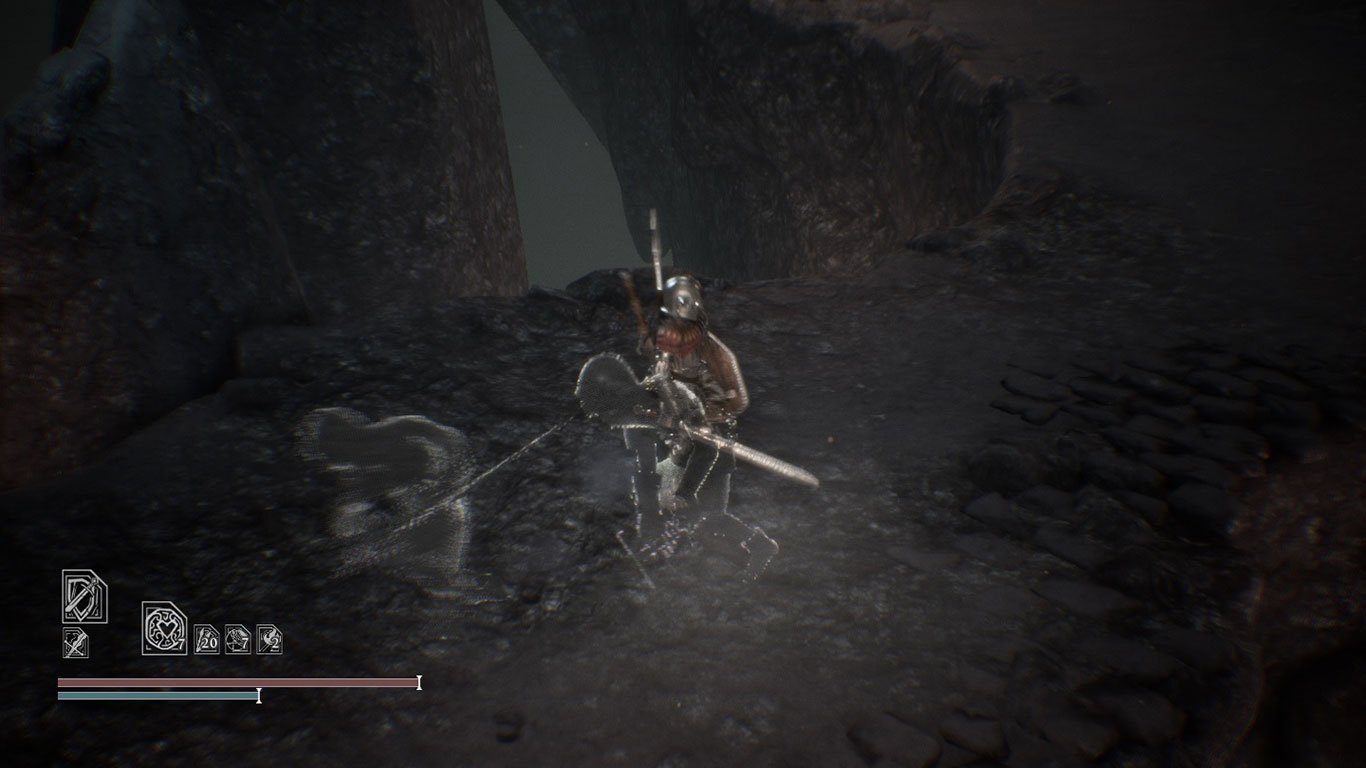The width and height of the screenshot is (1366, 768).
Task: Click the red health bar
Action: pyautogui.click(x=230, y=684)
